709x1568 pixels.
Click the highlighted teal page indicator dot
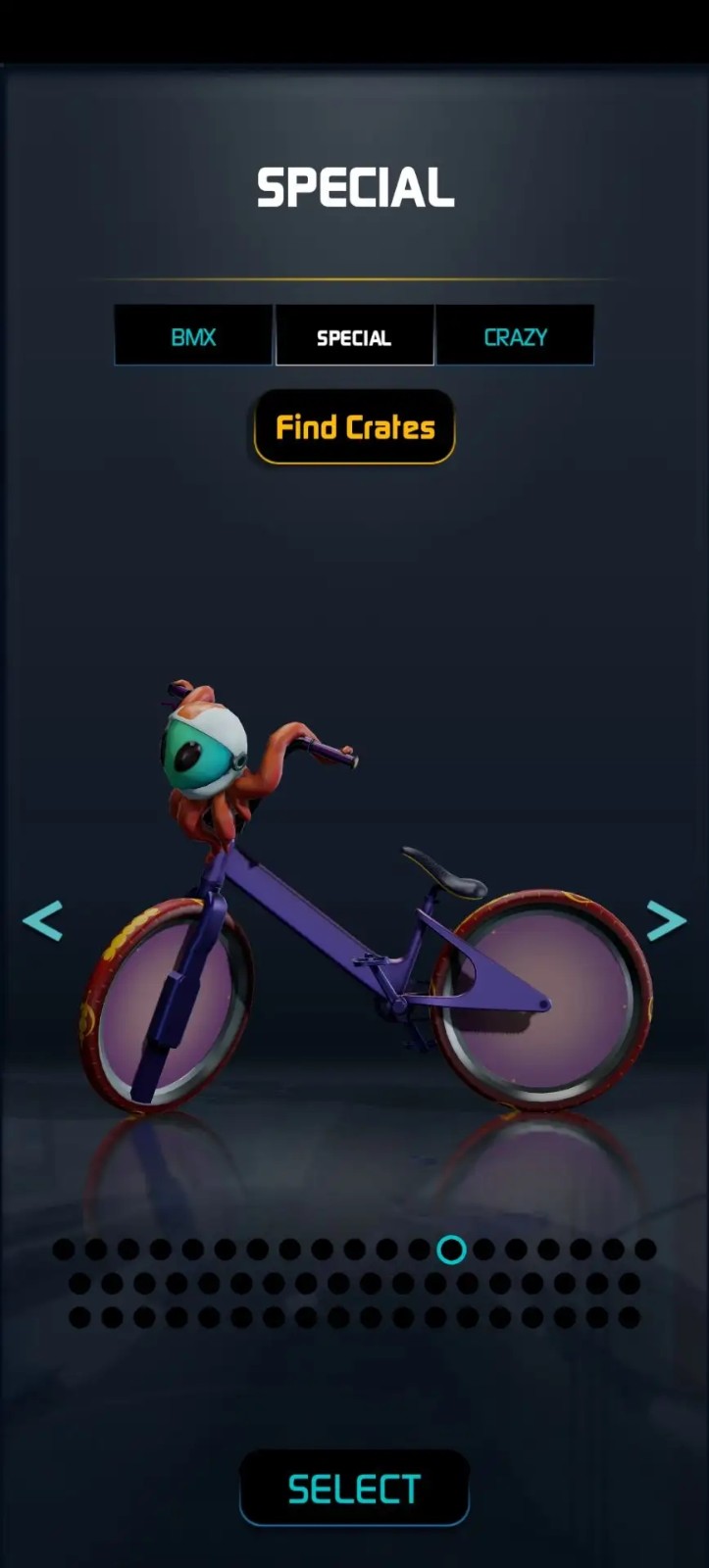(451, 1249)
